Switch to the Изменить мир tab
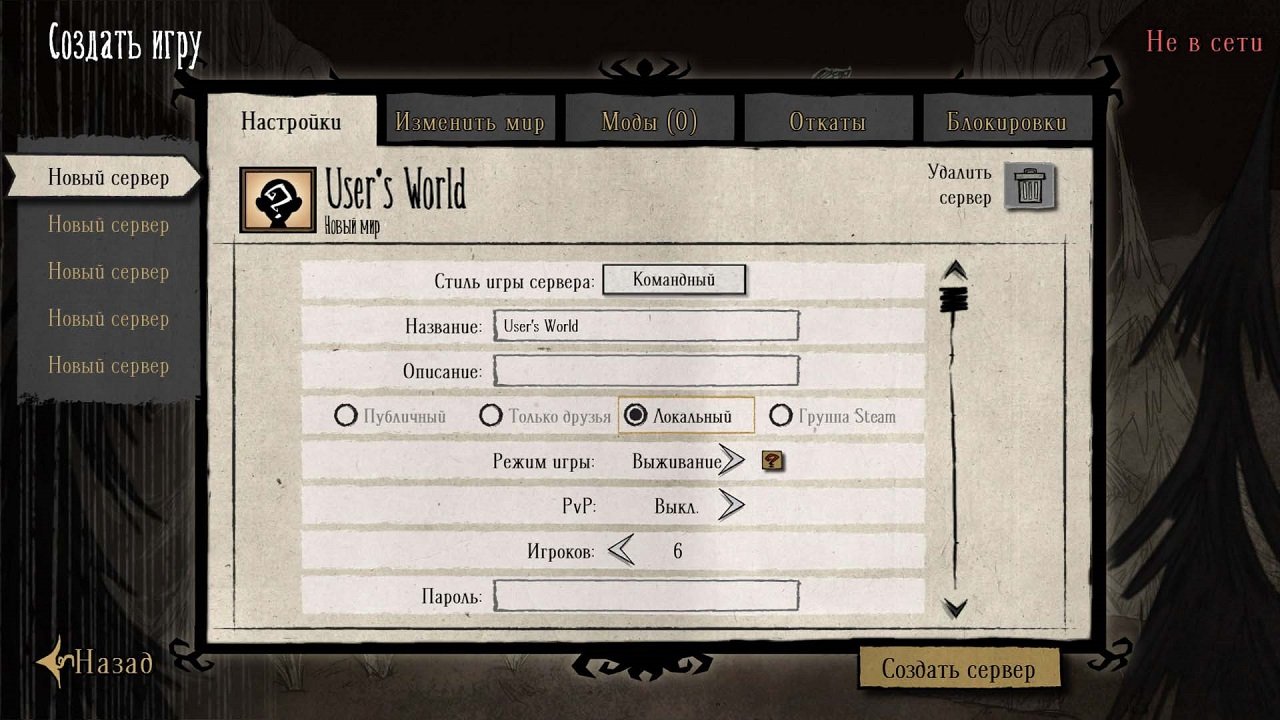Image resolution: width=1280 pixels, height=720 pixels. coord(470,119)
